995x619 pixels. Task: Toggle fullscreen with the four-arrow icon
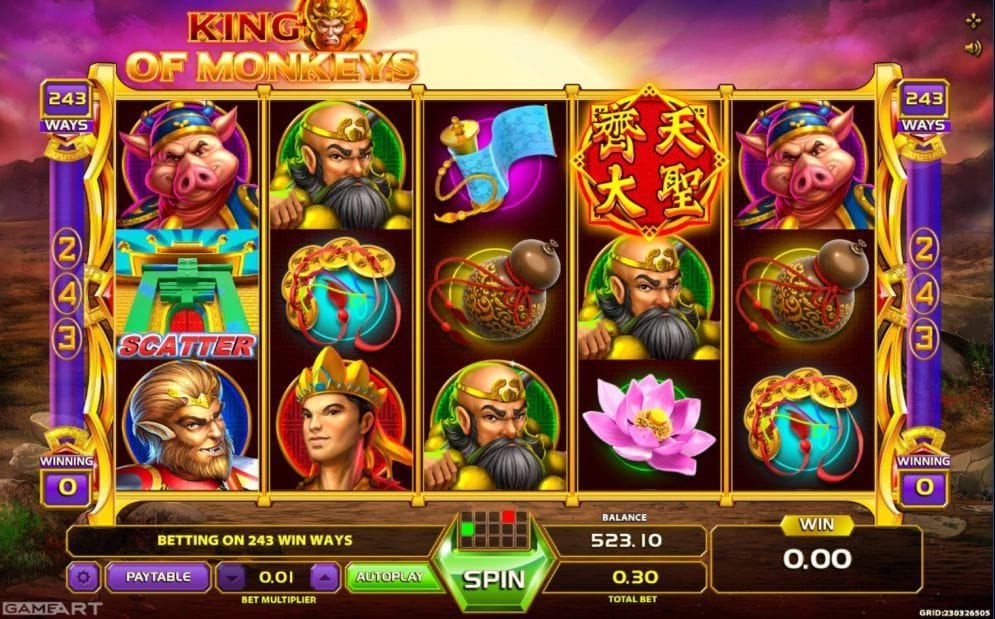coord(973,20)
